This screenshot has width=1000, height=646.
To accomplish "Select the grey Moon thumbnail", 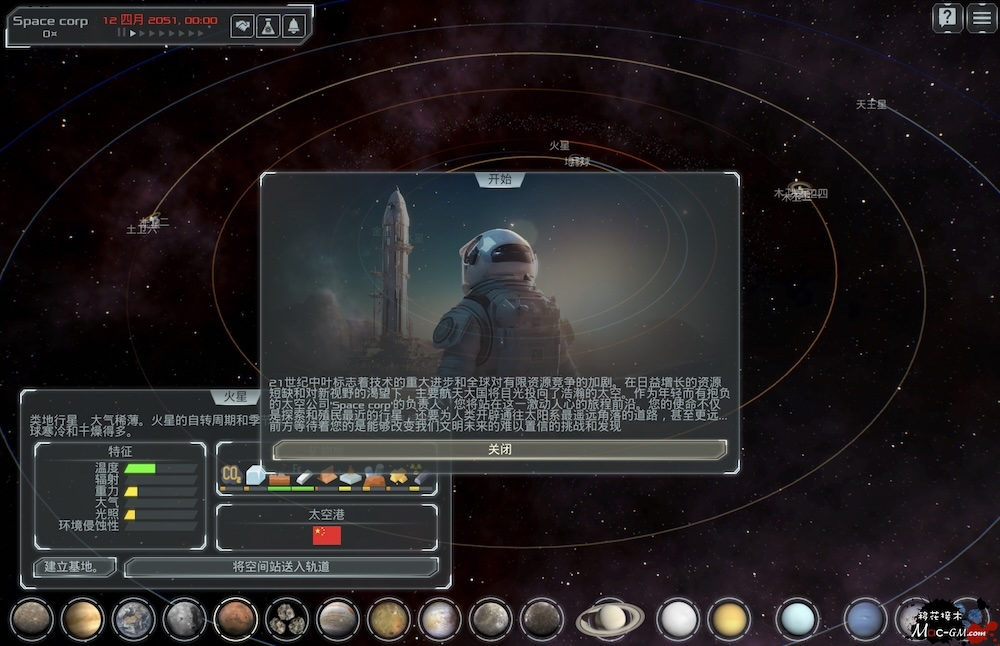I will (x=184, y=619).
